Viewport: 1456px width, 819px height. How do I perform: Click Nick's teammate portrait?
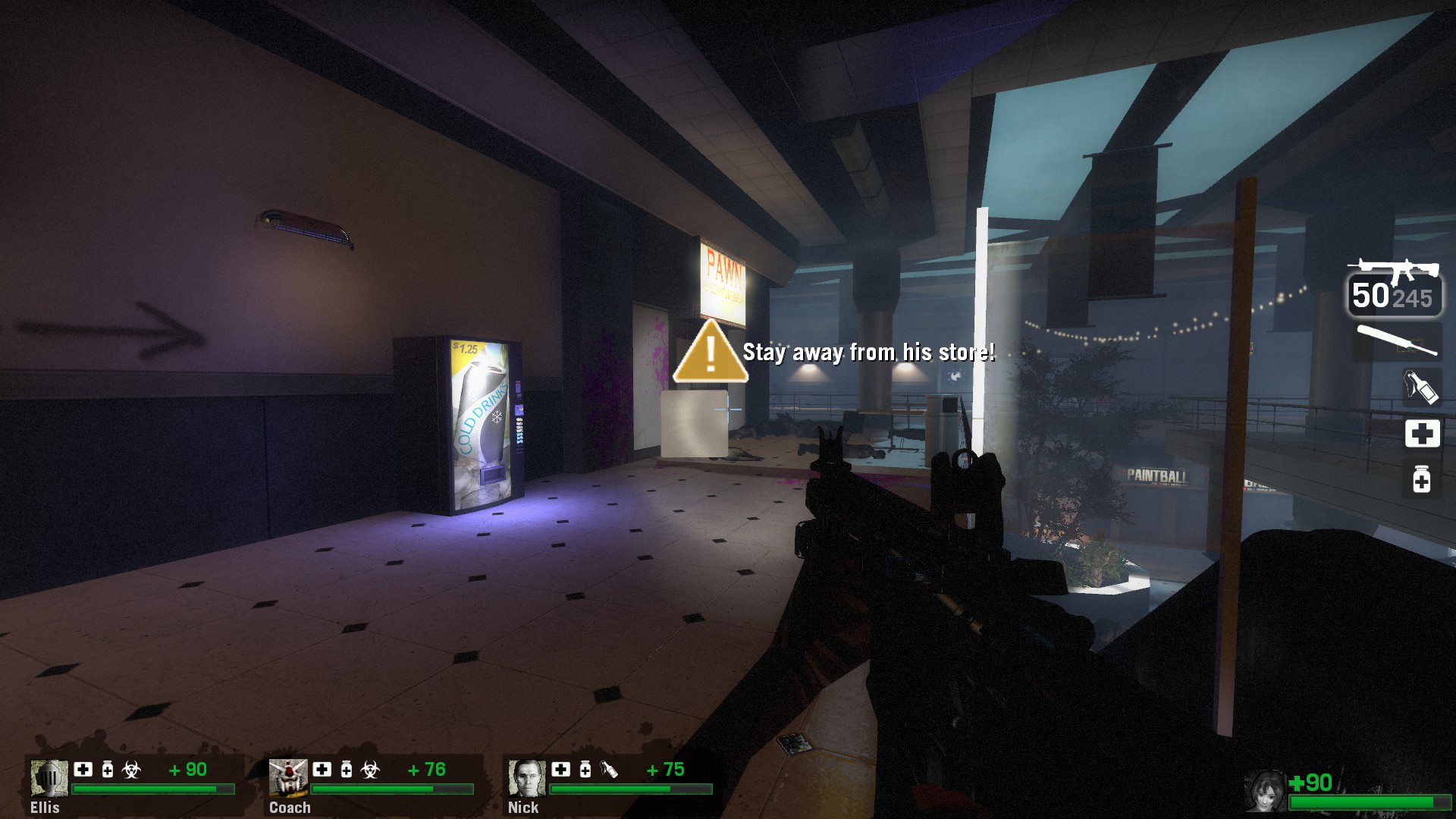[x=527, y=779]
